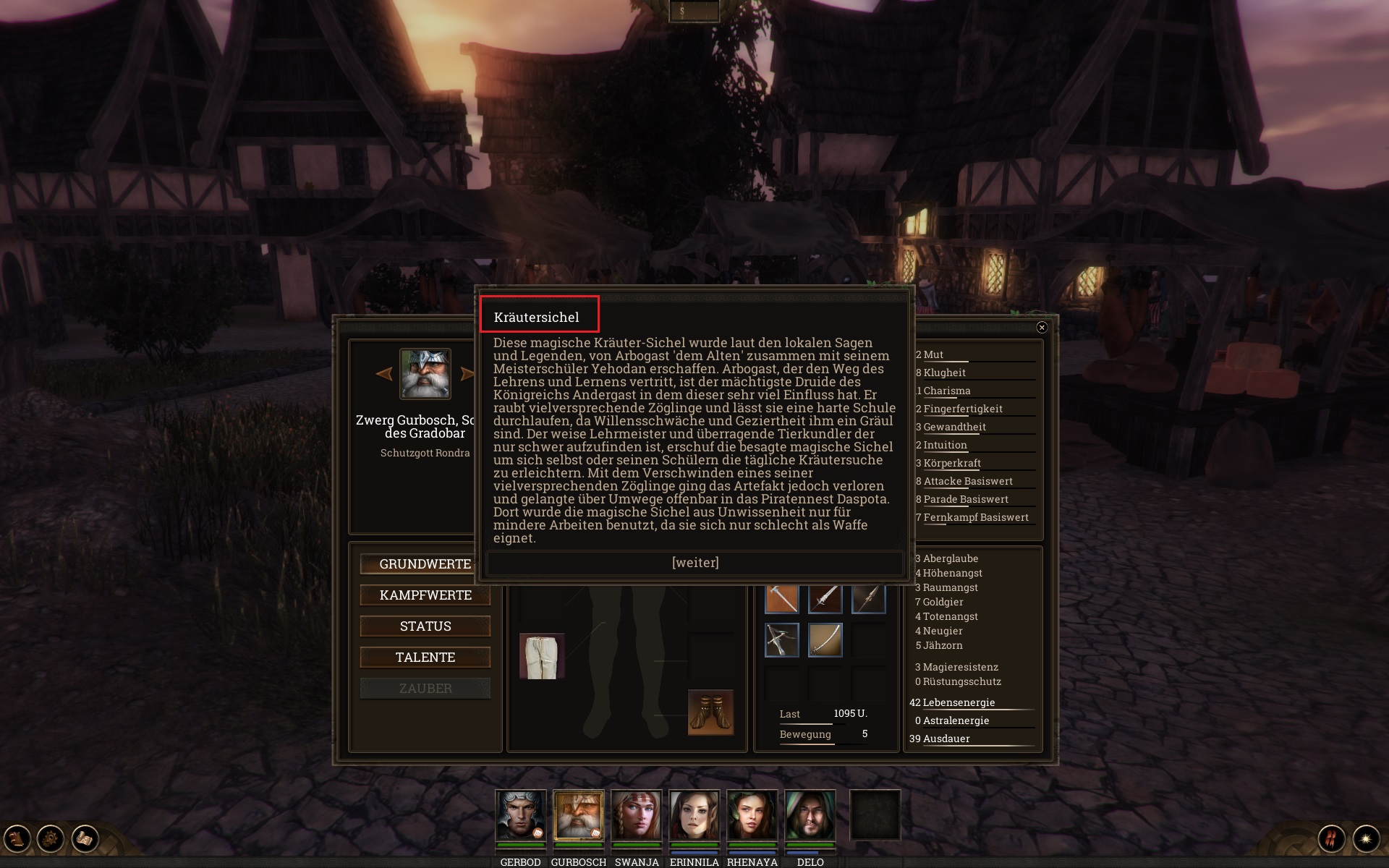Pick the crossbow in the inventory

[x=782, y=640]
